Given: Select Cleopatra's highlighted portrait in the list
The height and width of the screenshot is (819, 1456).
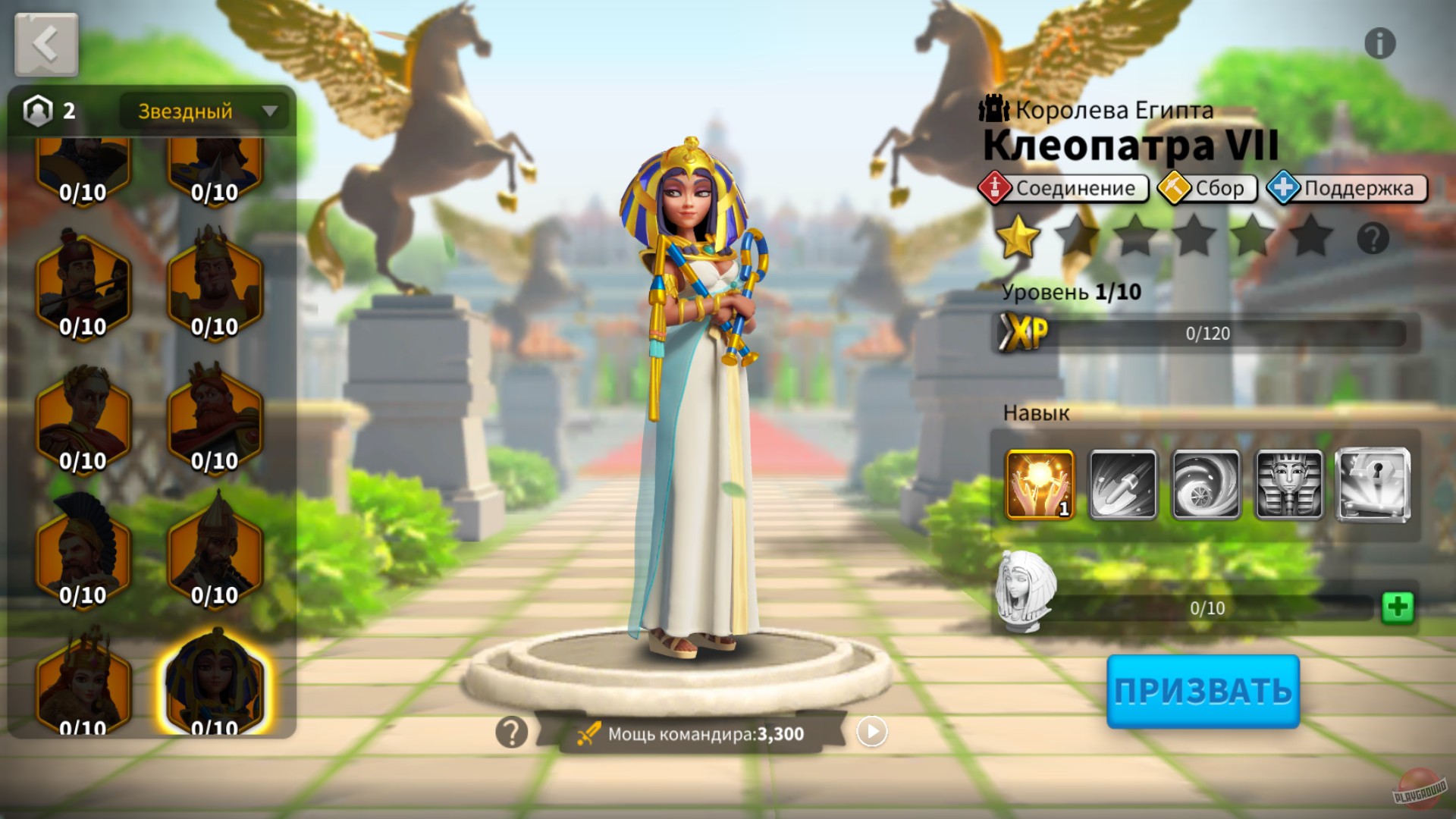Looking at the screenshot, I should pyautogui.click(x=215, y=684).
